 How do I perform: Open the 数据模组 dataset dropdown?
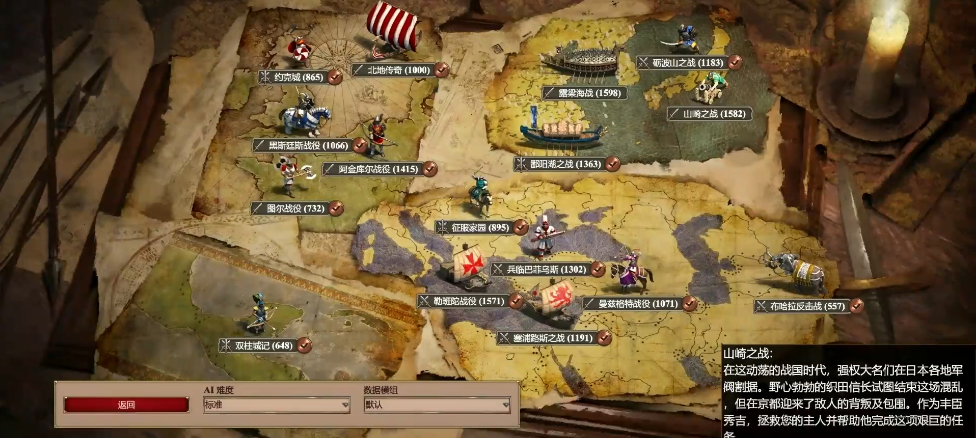(435, 405)
